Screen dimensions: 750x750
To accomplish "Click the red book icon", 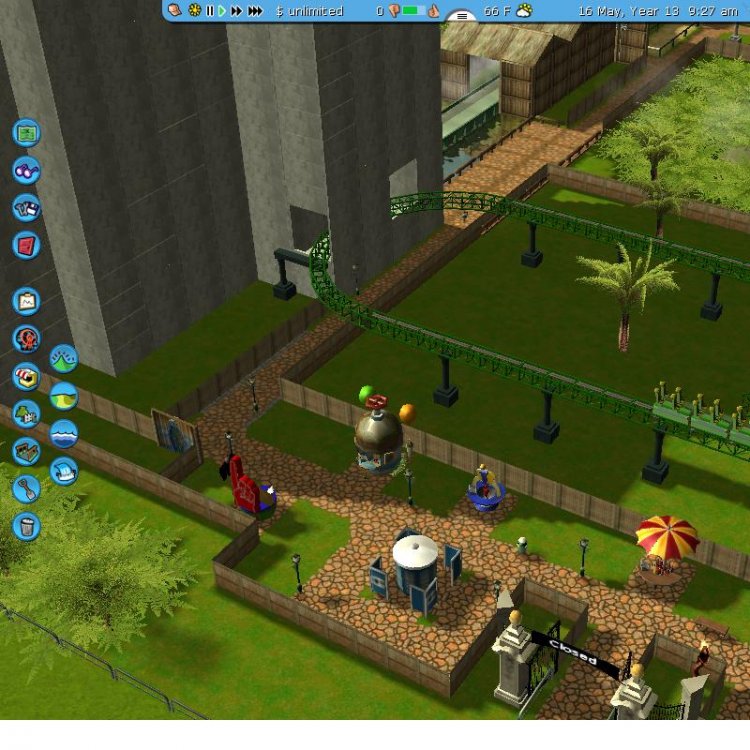I will (x=26, y=245).
